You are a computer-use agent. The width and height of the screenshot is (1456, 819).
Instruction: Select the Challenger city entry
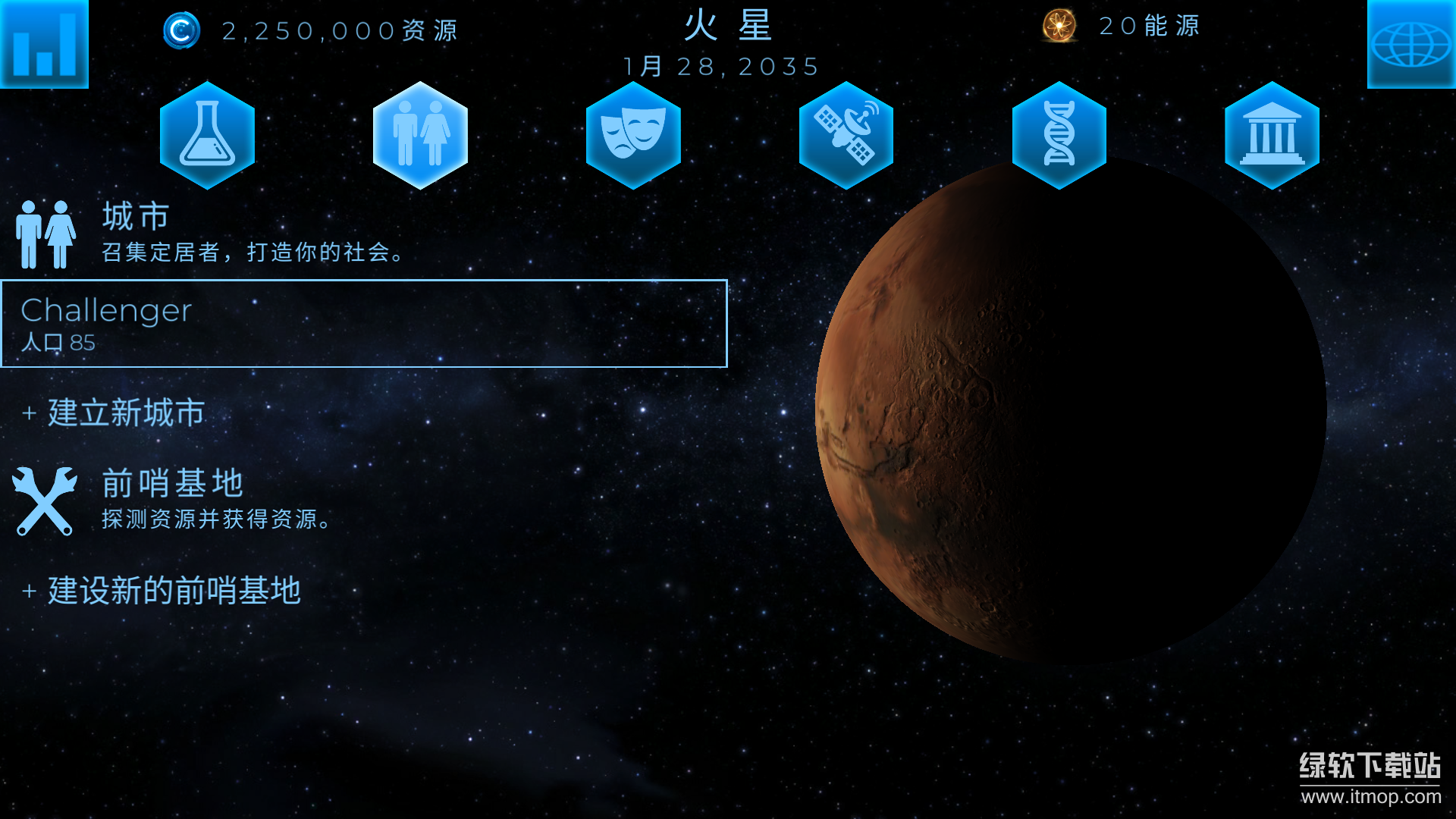pyautogui.click(x=364, y=325)
